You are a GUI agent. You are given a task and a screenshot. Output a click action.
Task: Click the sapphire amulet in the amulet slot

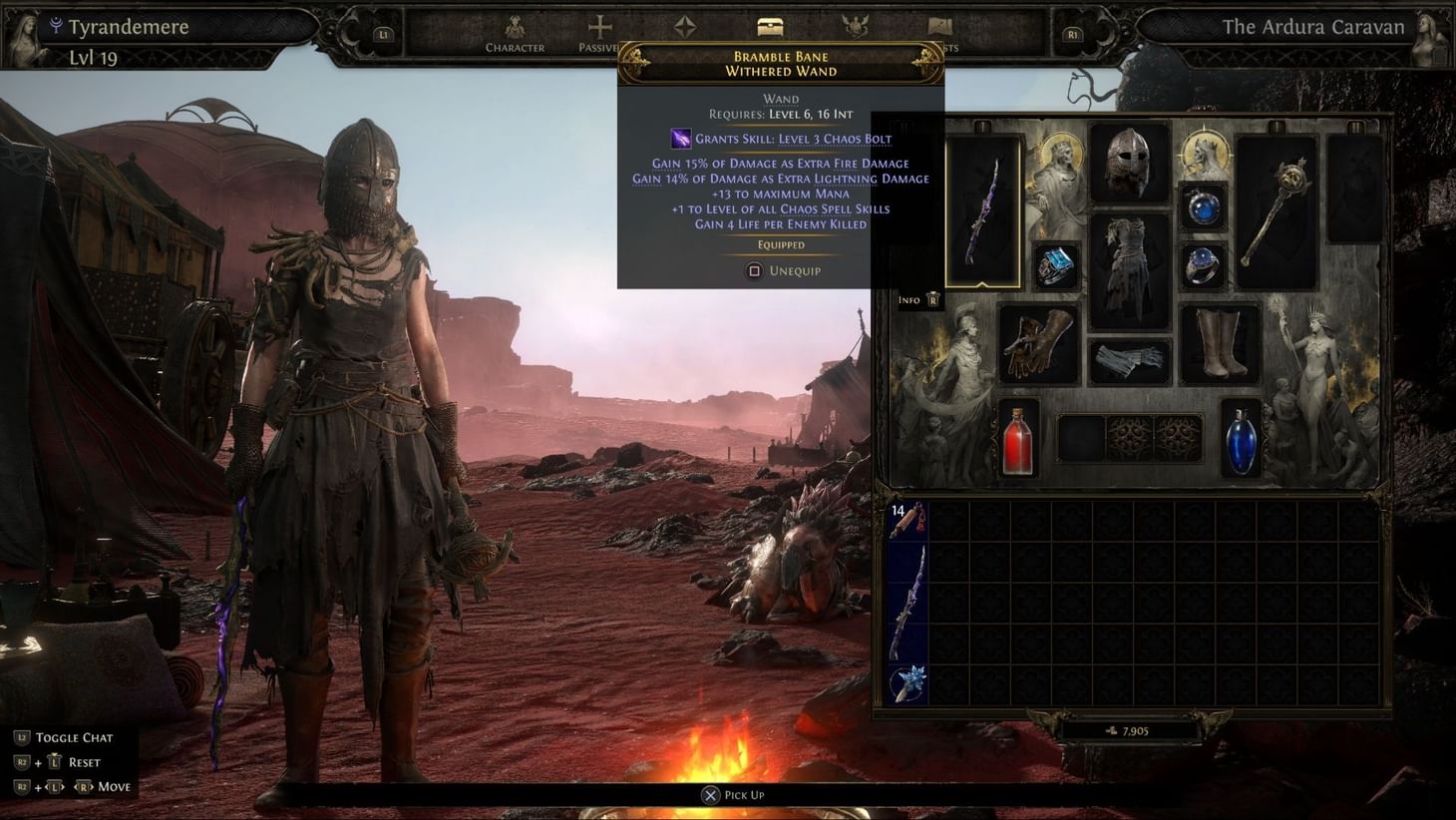pos(1202,207)
